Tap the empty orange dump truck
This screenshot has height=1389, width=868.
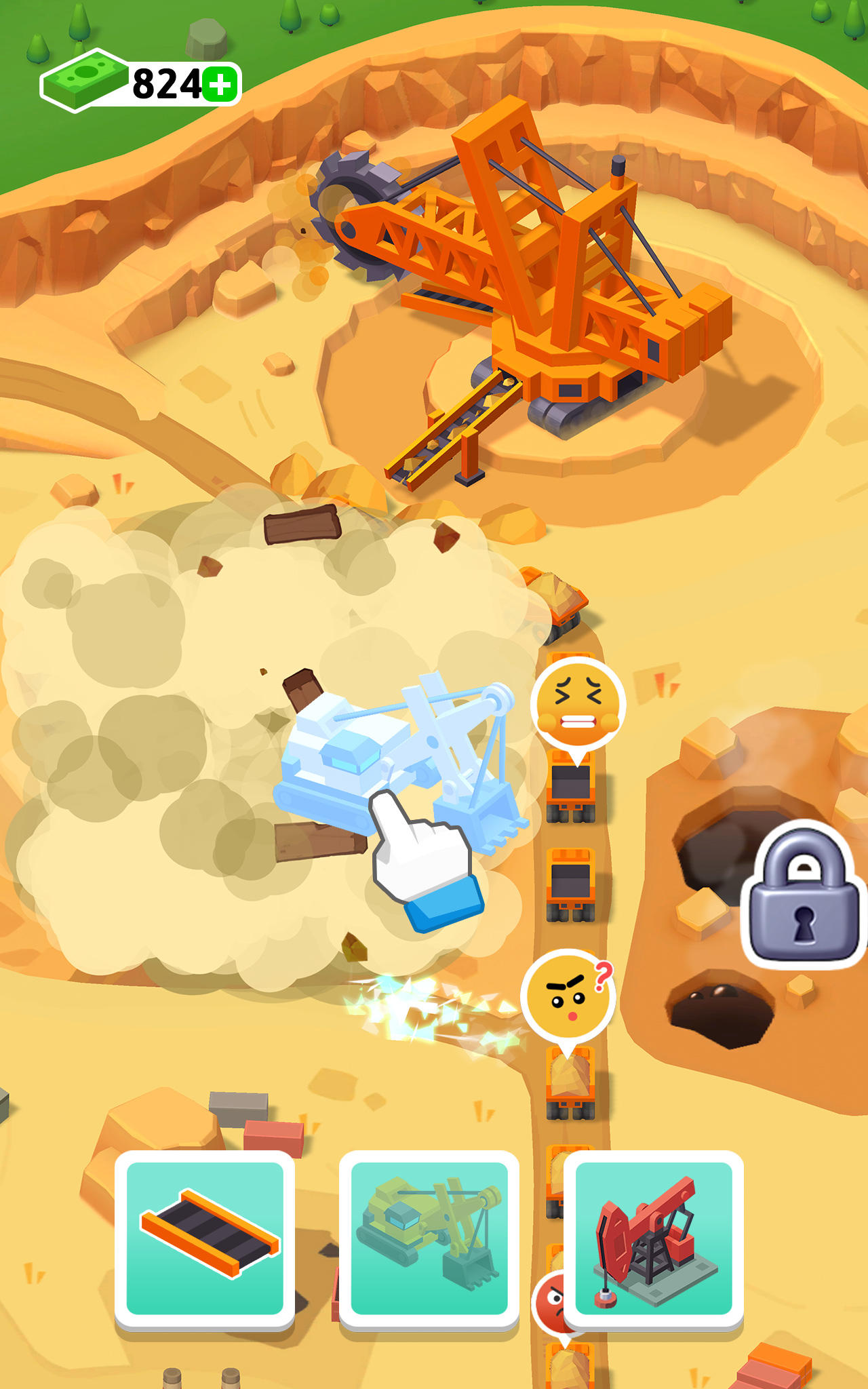coord(570,882)
